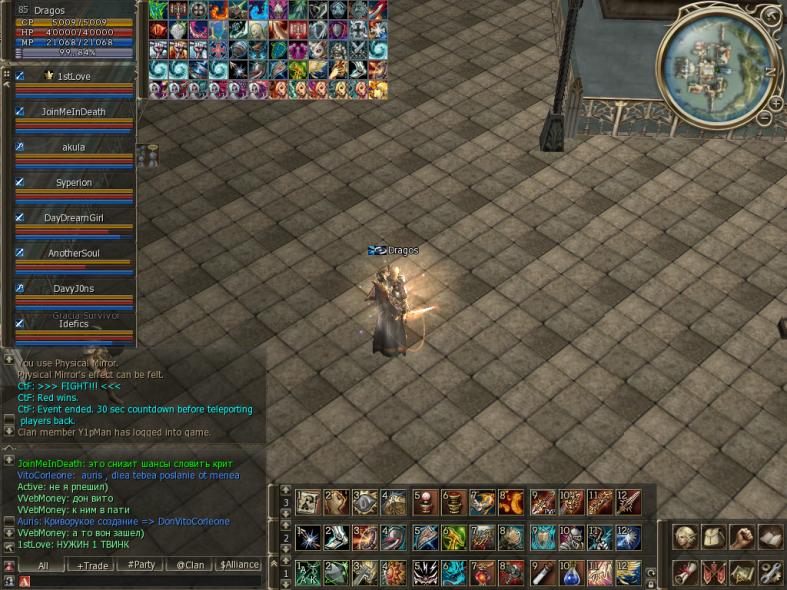Image resolution: width=787 pixels, height=590 pixels.
Task: Select the @Clan chat tab
Action: click(x=190, y=565)
